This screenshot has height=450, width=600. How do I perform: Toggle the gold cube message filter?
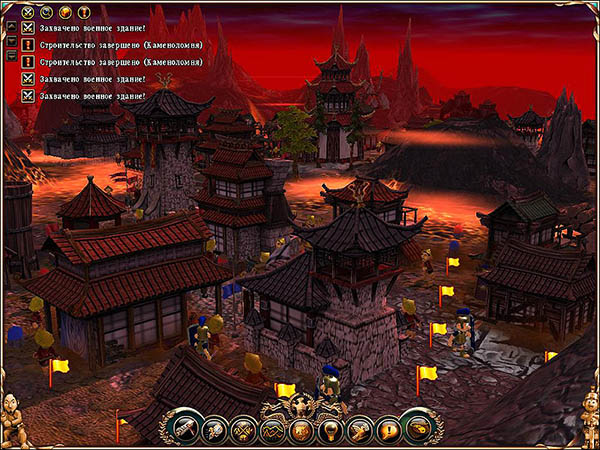63,12
